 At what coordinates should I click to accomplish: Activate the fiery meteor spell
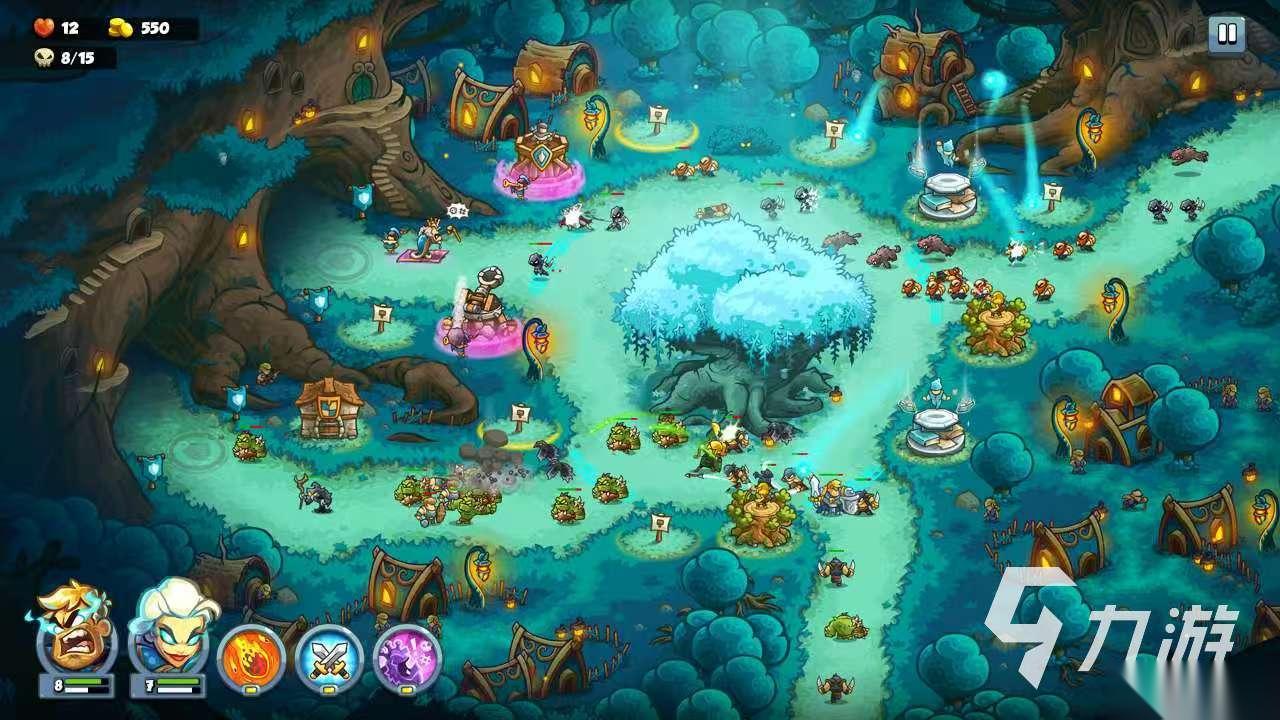pos(250,657)
